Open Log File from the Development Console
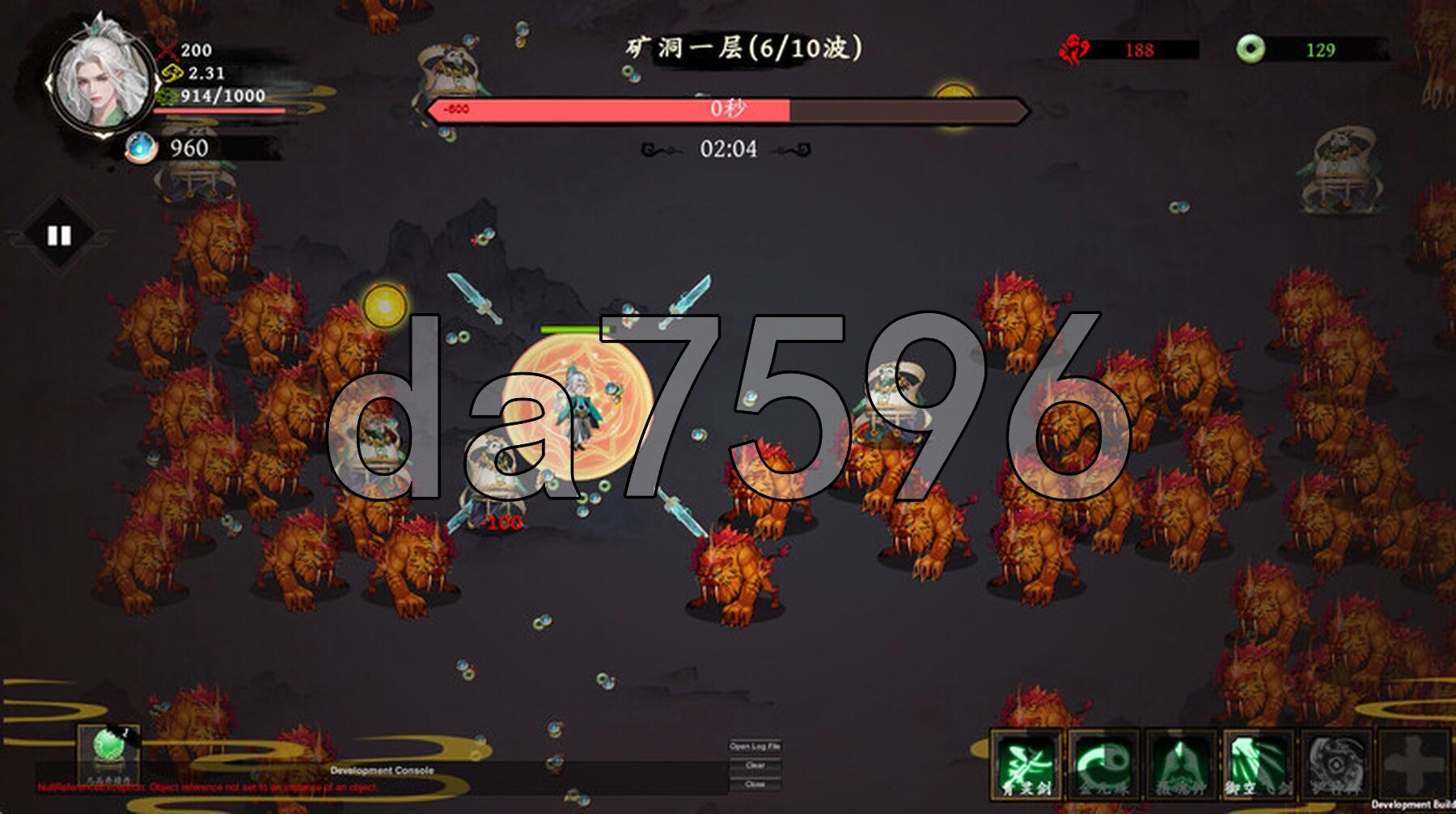 [x=757, y=748]
